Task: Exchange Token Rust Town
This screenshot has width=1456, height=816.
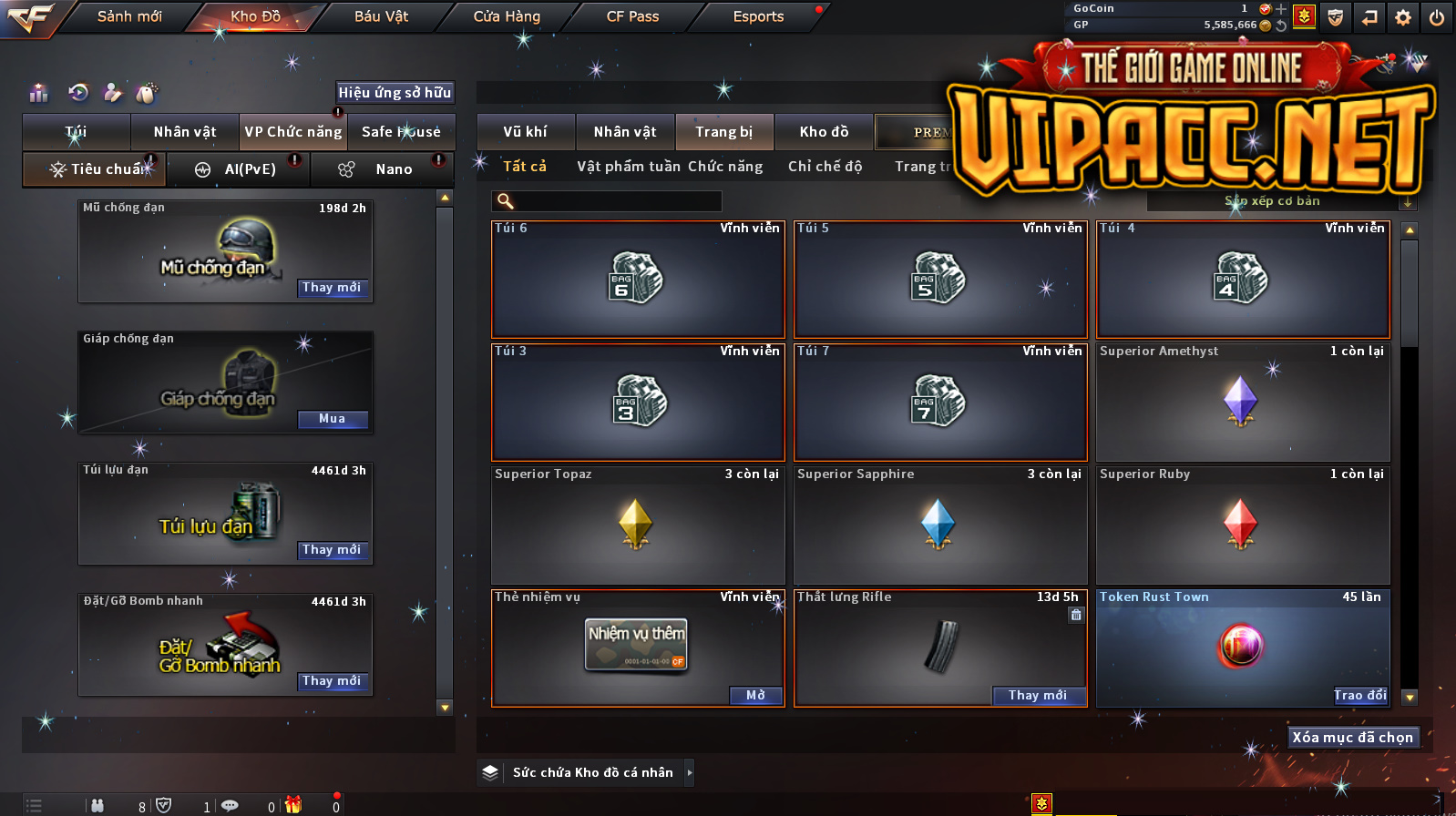Action: coord(1359,696)
